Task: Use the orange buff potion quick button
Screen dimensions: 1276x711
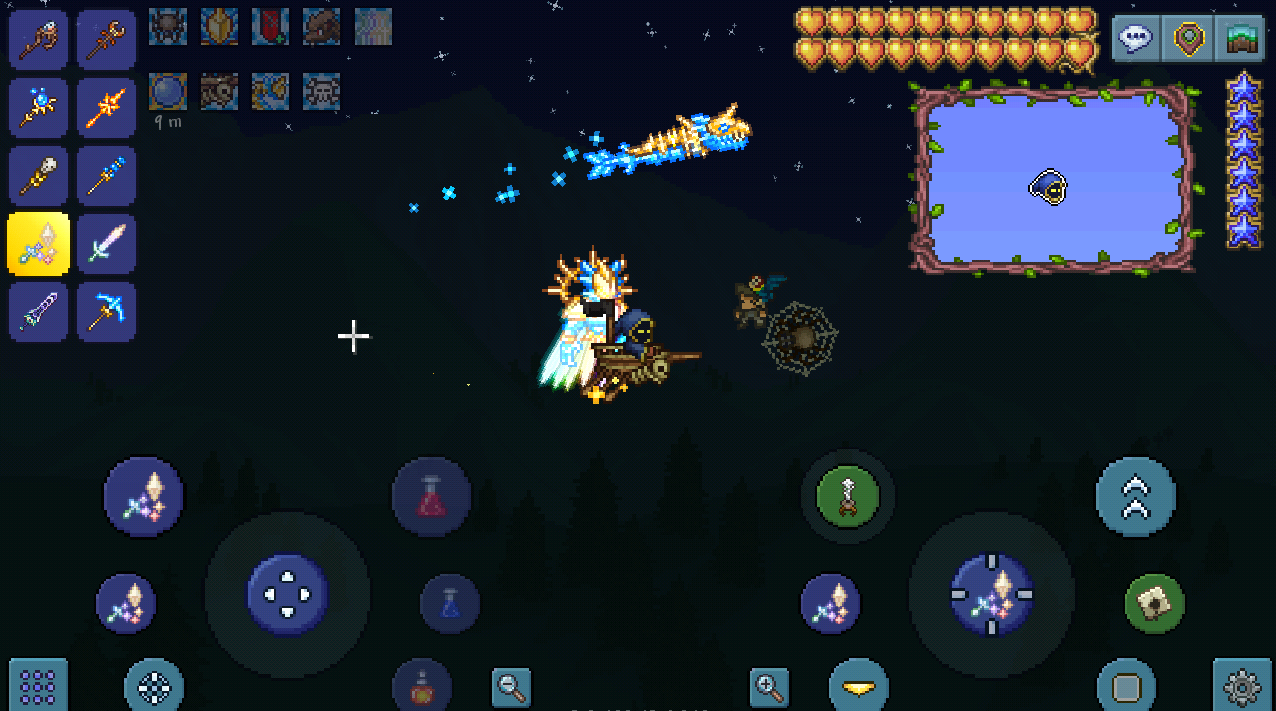Action: pyautogui.click(x=422, y=686)
